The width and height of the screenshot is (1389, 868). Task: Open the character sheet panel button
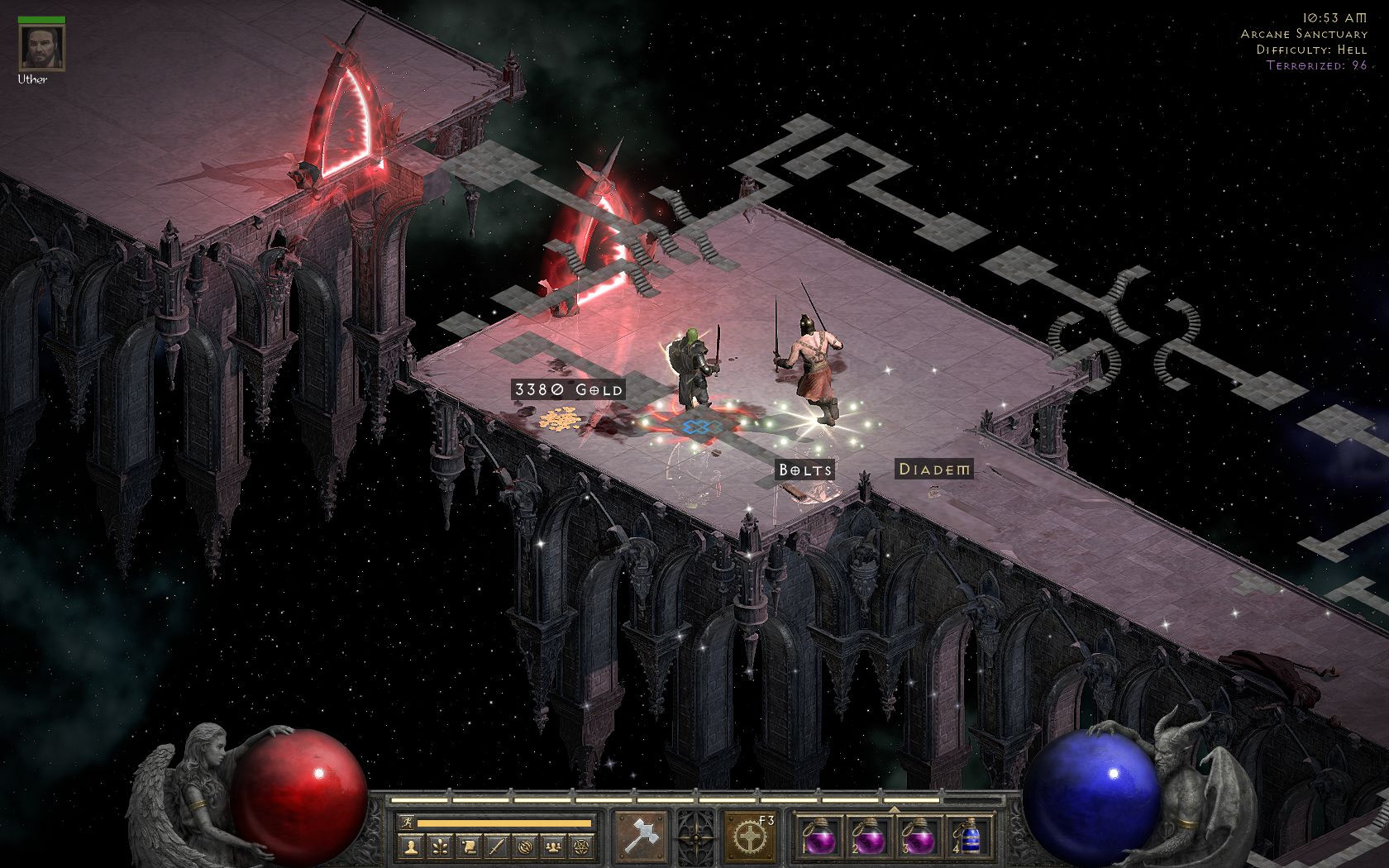(410, 847)
